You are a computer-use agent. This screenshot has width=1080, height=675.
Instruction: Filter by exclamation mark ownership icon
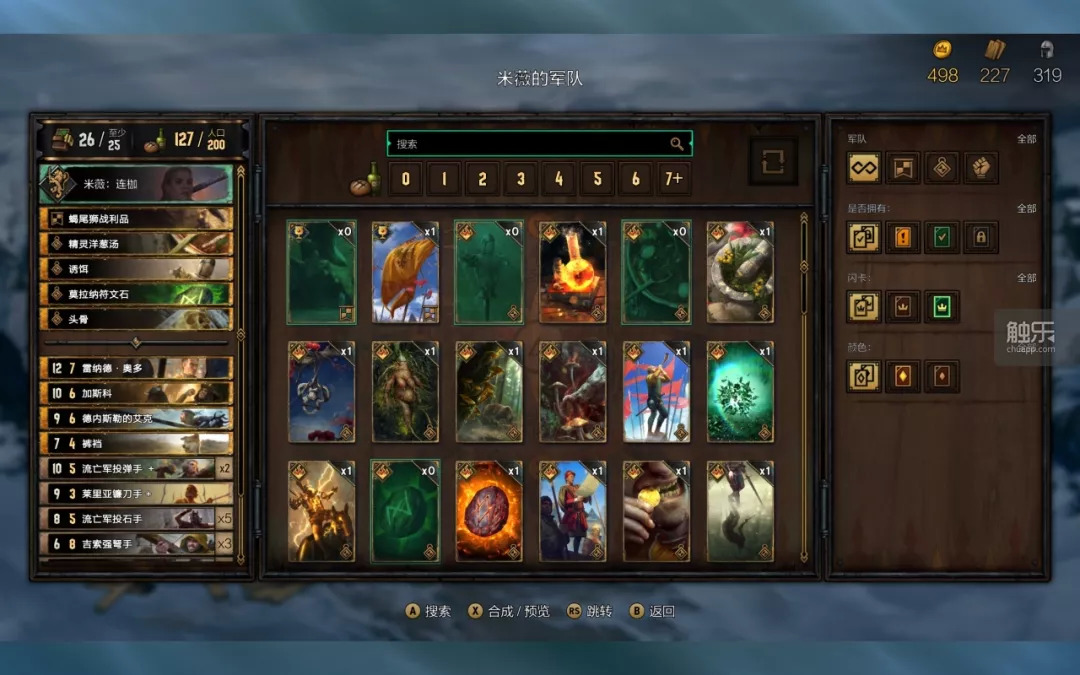(903, 237)
